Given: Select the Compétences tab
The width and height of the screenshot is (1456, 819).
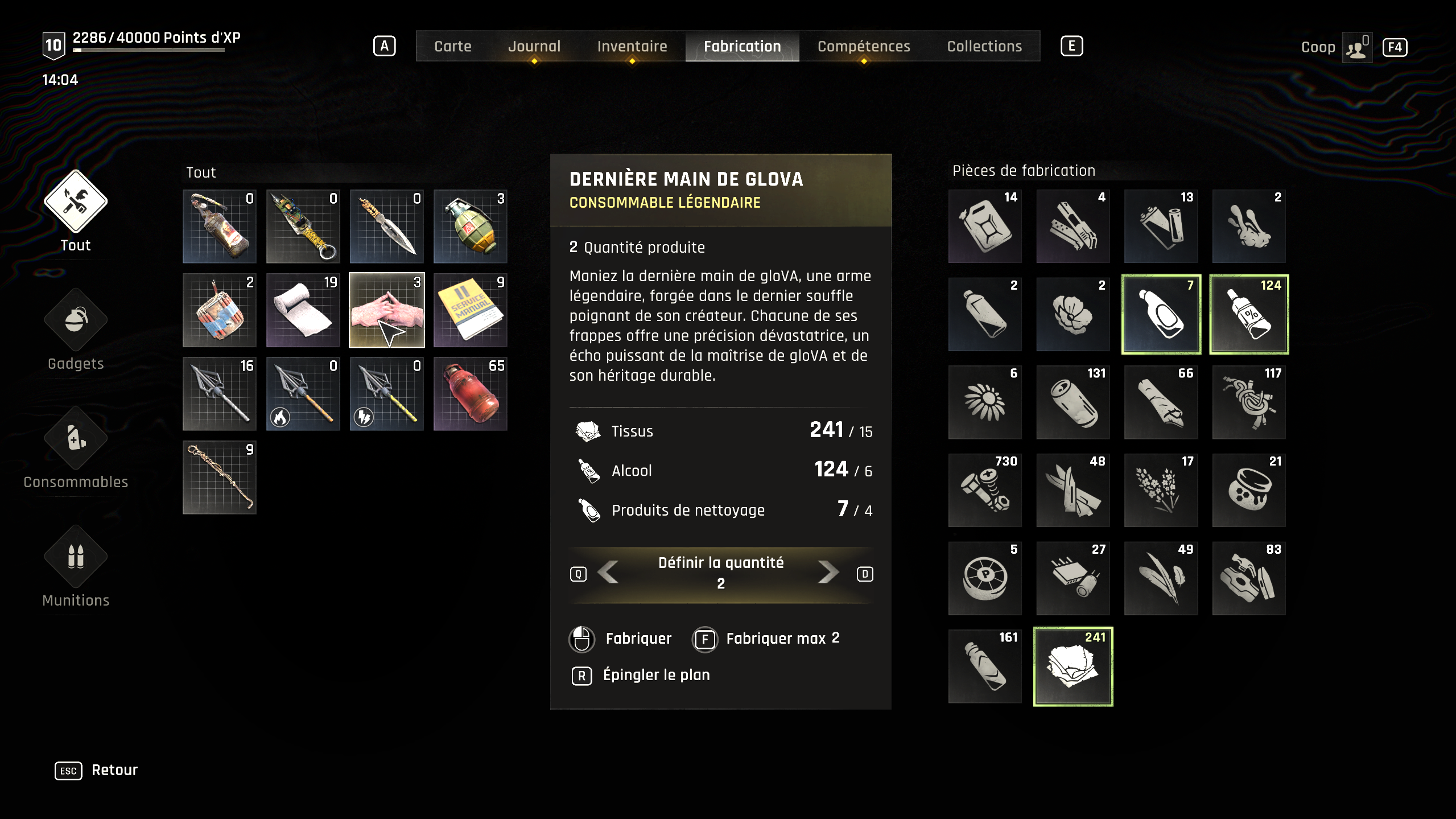Looking at the screenshot, I should tap(863, 46).
